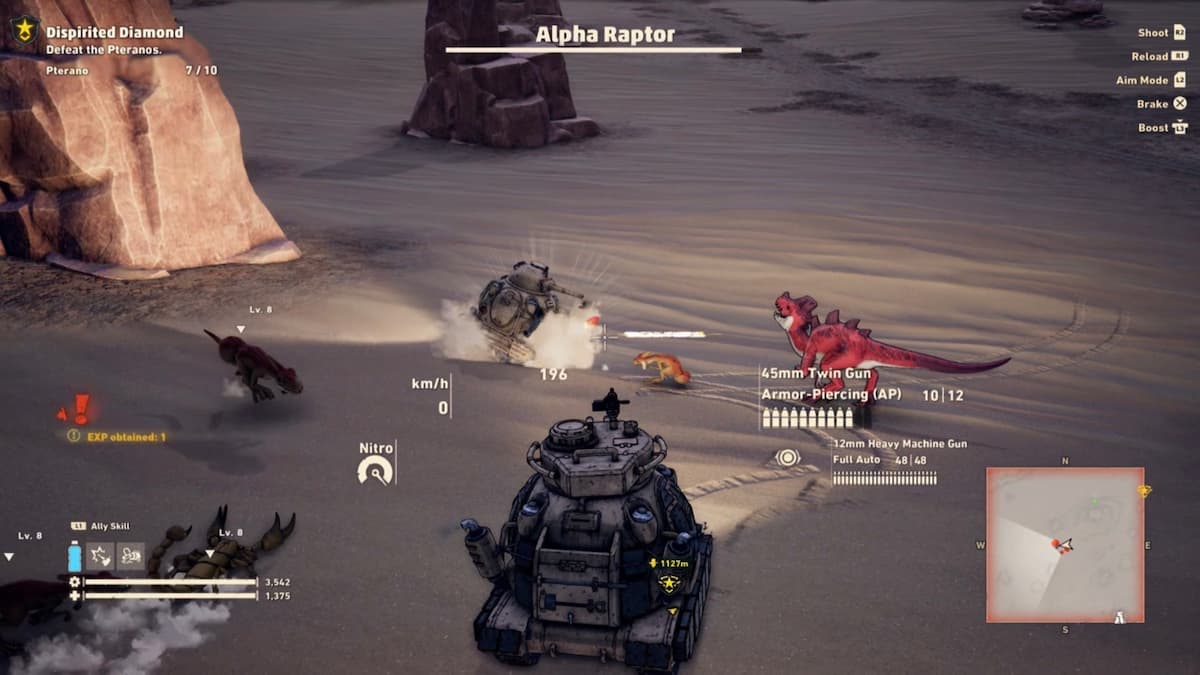Select the green dot on the minimap
1200x675 pixels.
[x=1094, y=500]
